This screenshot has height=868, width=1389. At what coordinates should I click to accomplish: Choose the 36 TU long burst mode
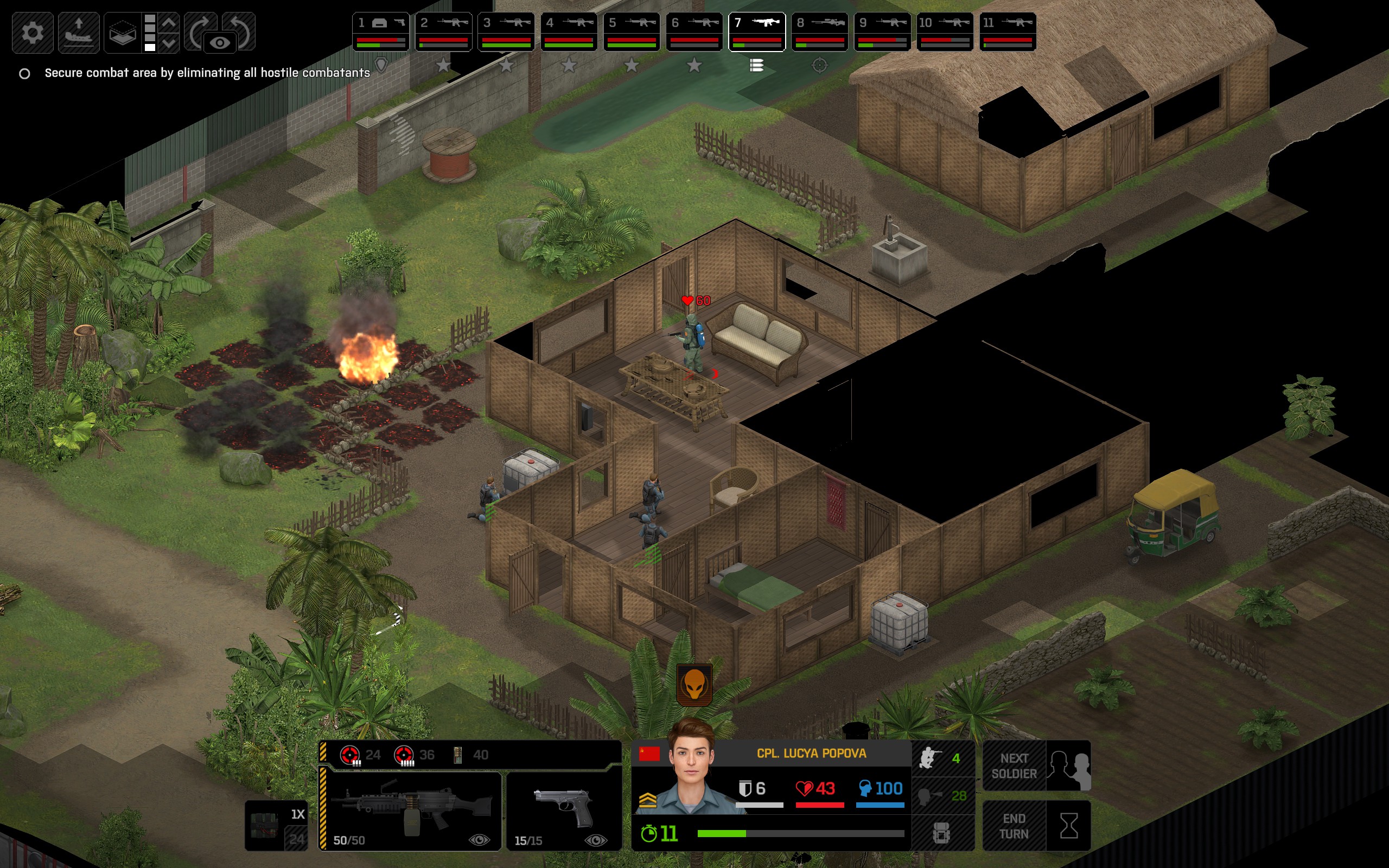tap(414, 755)
